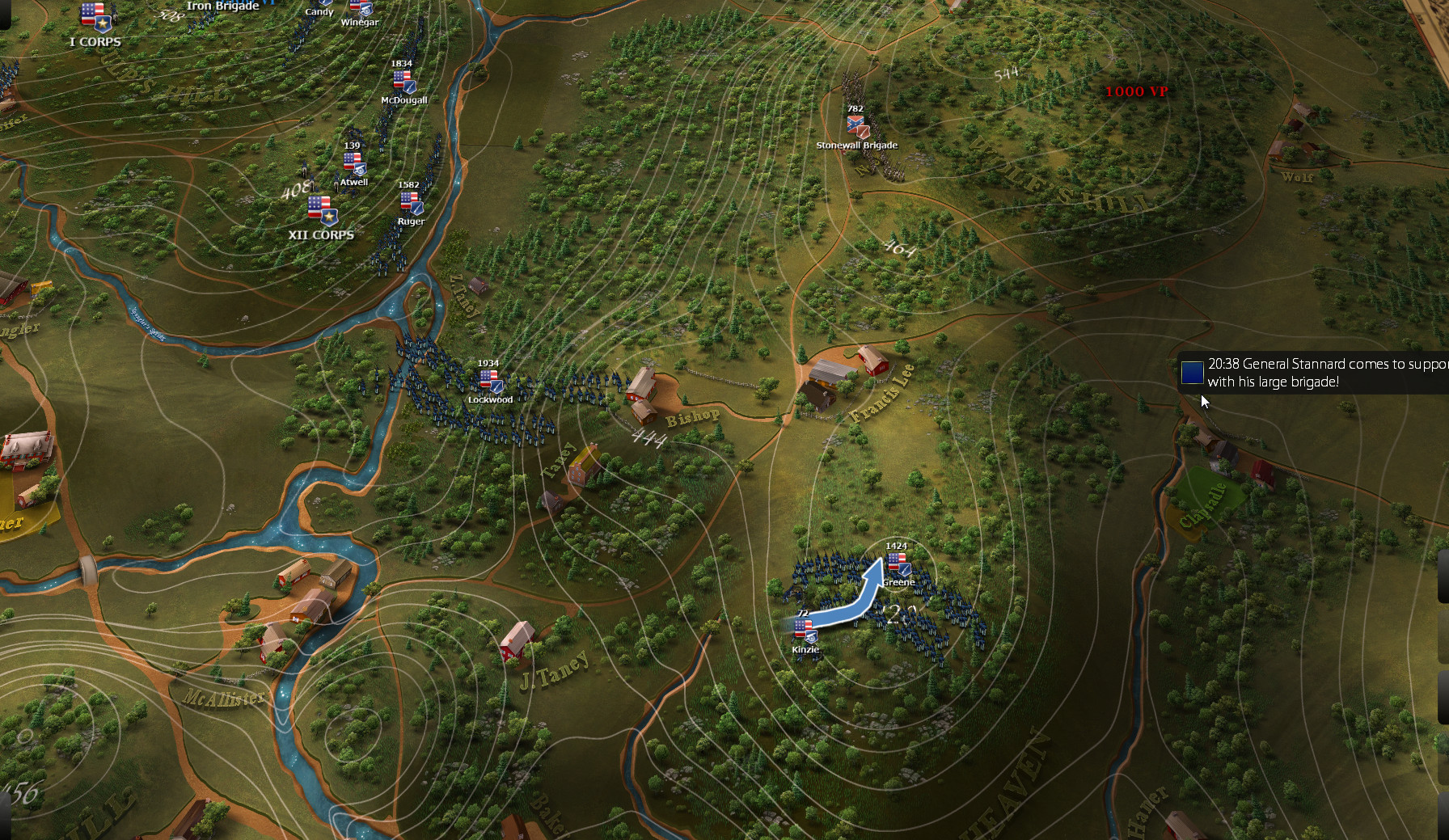Select Lockwood's brigade flag marker

[x=489, y=381]
